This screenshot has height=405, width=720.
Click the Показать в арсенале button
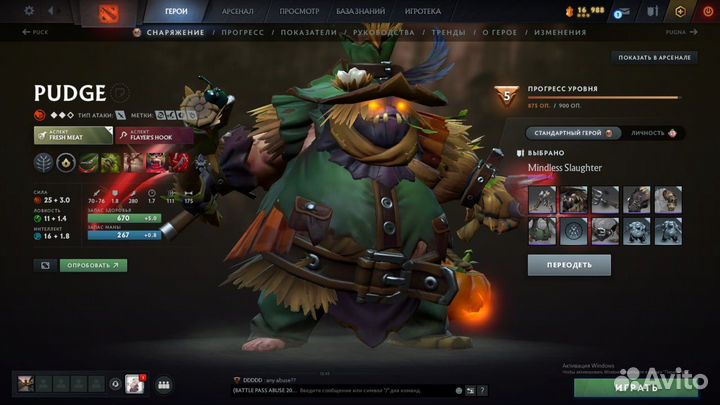tap(654, 58)
